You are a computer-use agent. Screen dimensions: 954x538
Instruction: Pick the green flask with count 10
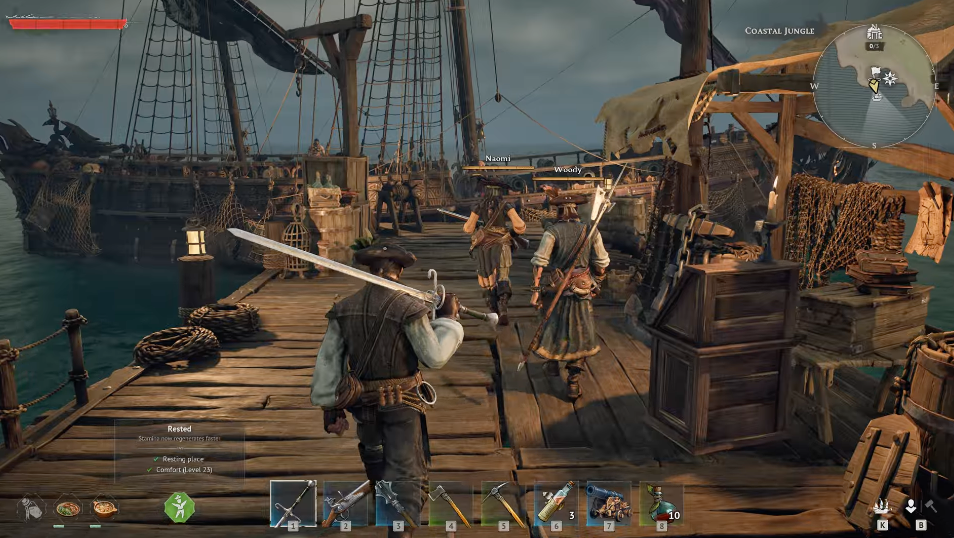659,502
